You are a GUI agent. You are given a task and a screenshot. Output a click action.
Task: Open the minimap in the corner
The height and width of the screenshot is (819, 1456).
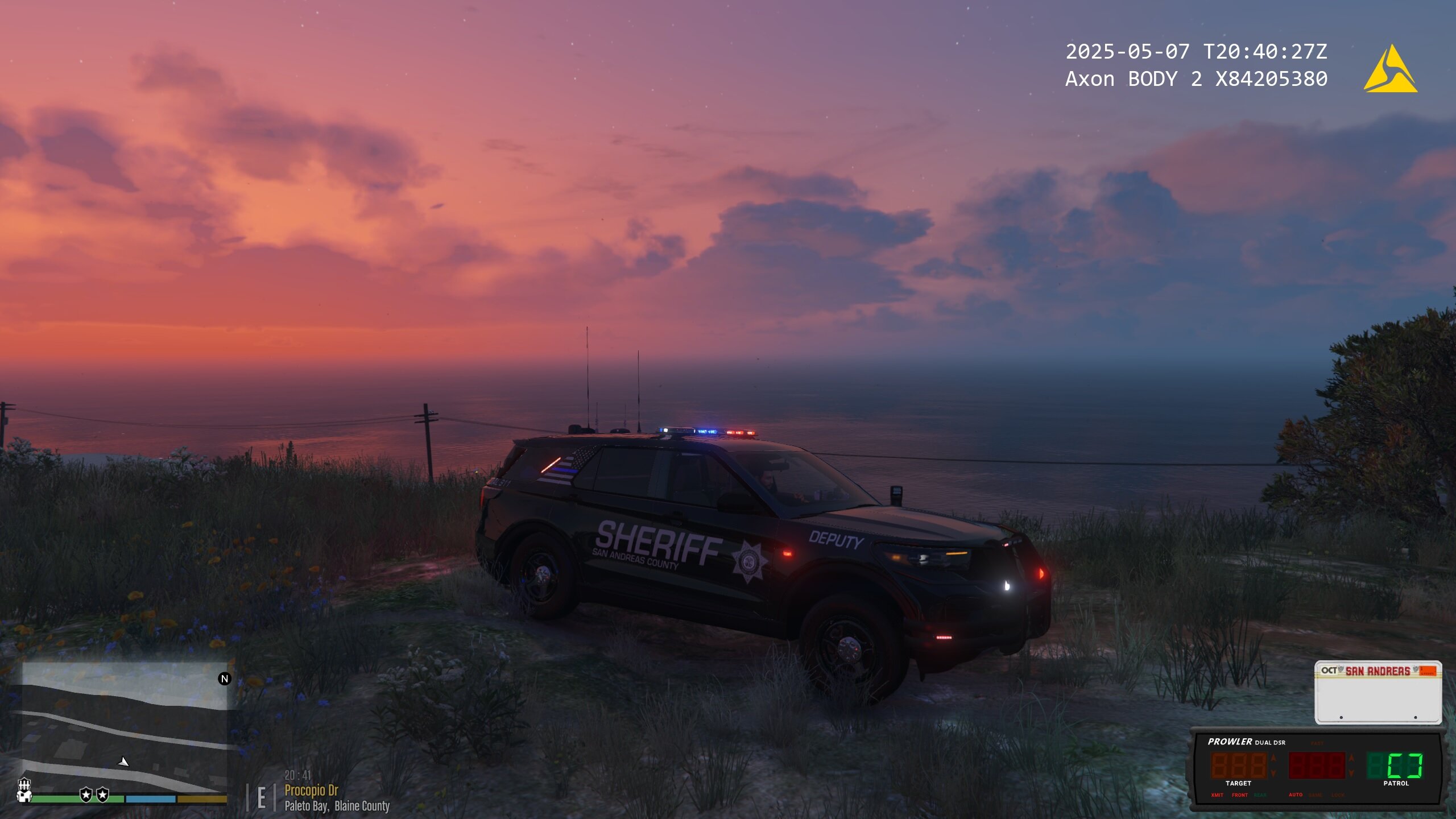point(124,727)
